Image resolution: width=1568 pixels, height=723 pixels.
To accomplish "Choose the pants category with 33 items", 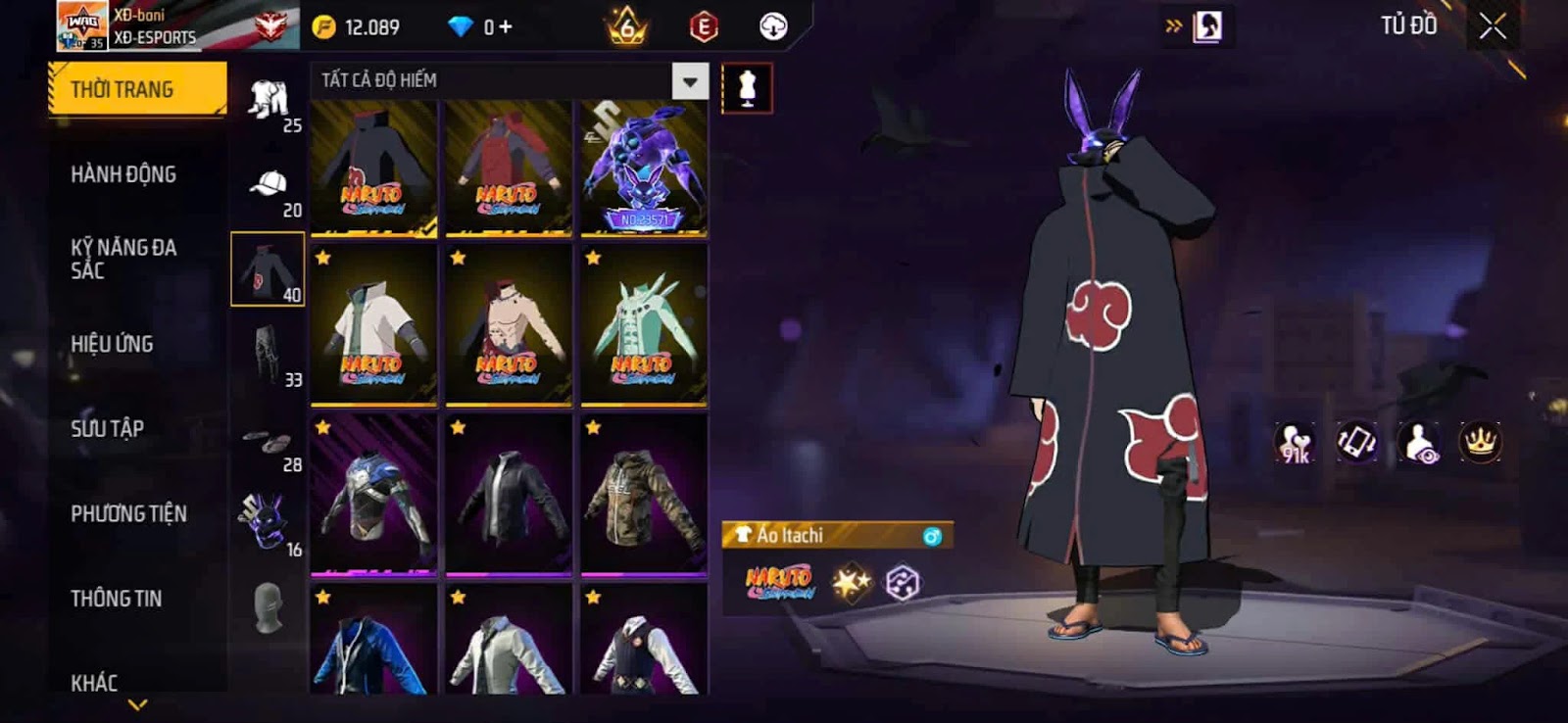I will (267, 354).
